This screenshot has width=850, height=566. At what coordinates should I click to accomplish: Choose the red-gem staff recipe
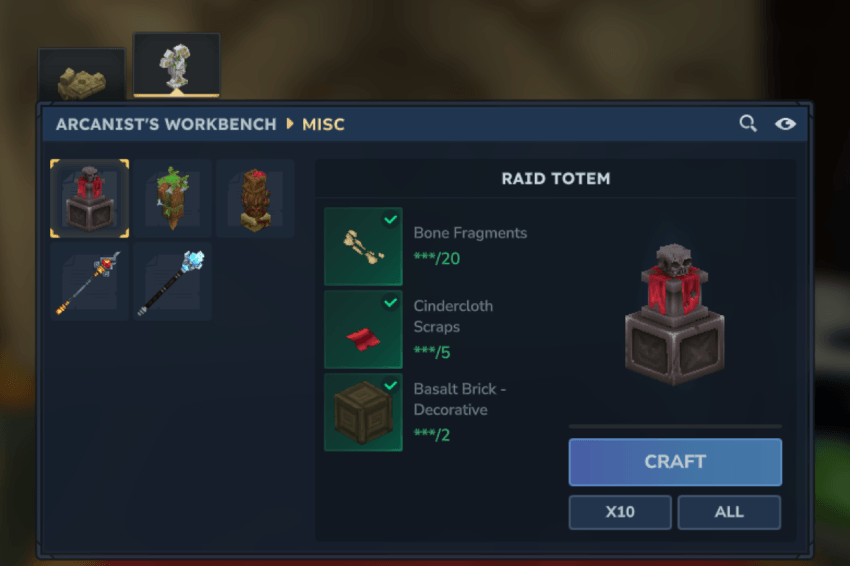(x=90, y=282)
